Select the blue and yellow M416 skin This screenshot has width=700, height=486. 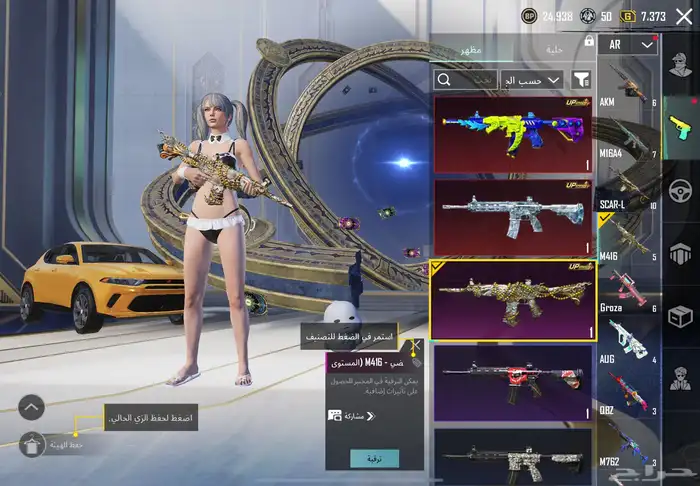tap(512, 135)
